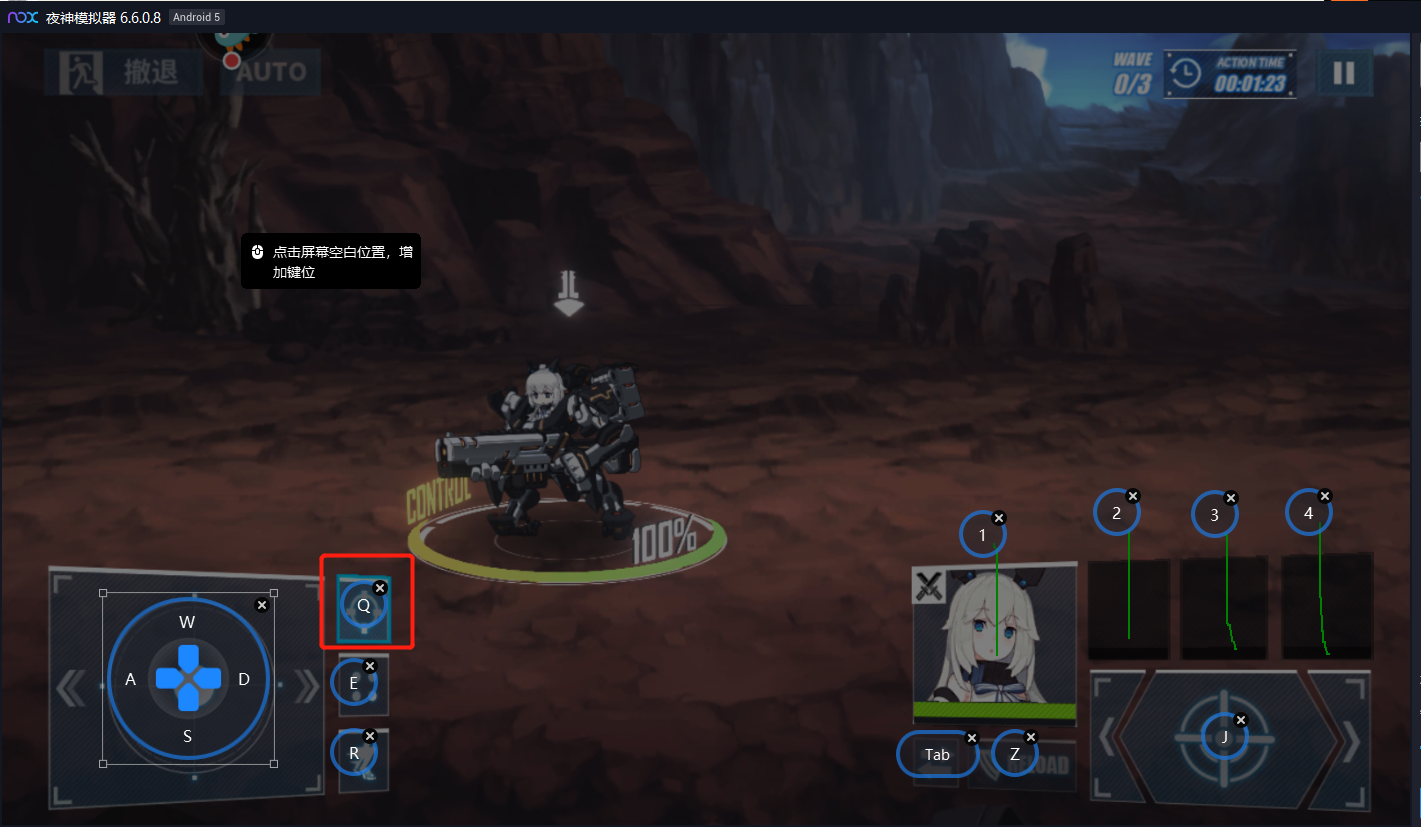Image resolution: width=1421 pixels, height=827 pixels.
Task: Delete the key mapping numbered 1 via its X
Action: tap(998, 518)
